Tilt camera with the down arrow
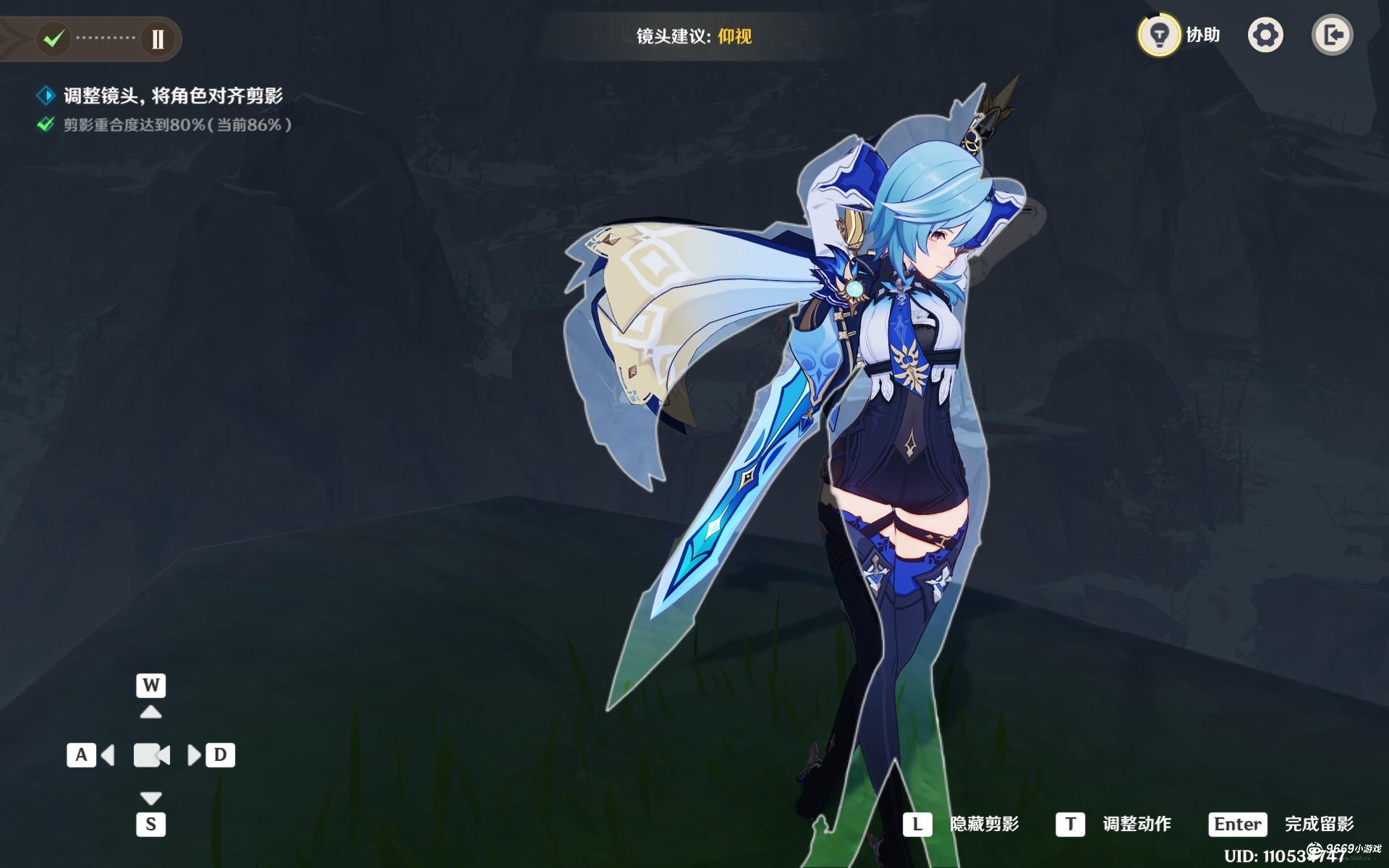 point(150,798)
